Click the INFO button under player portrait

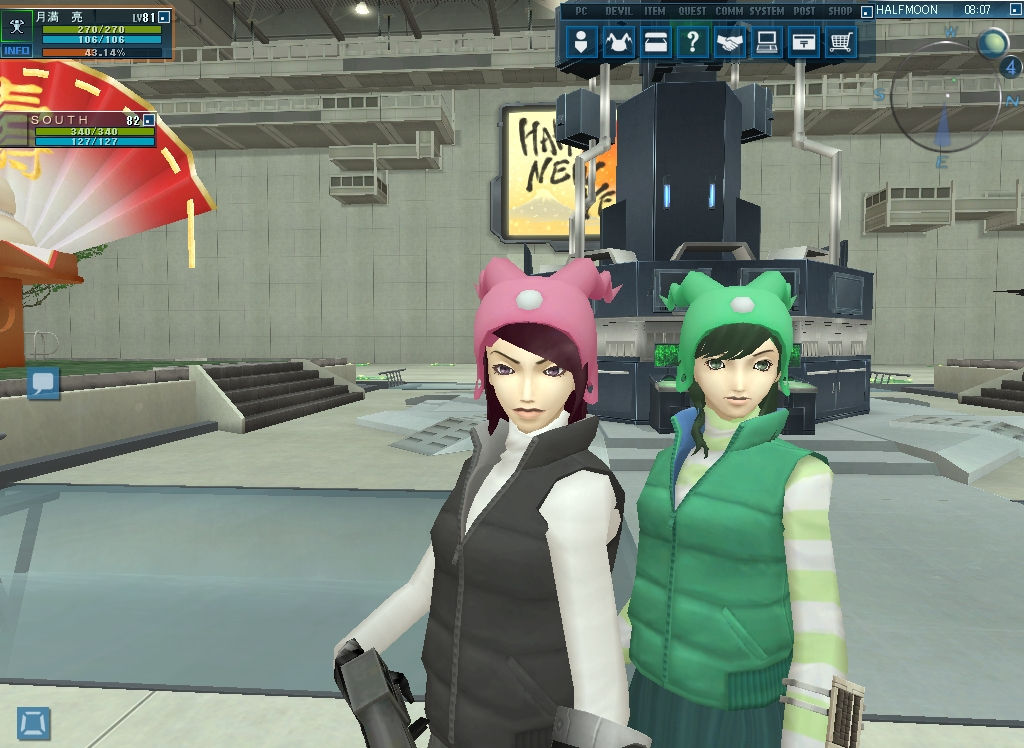pos(17,51)
